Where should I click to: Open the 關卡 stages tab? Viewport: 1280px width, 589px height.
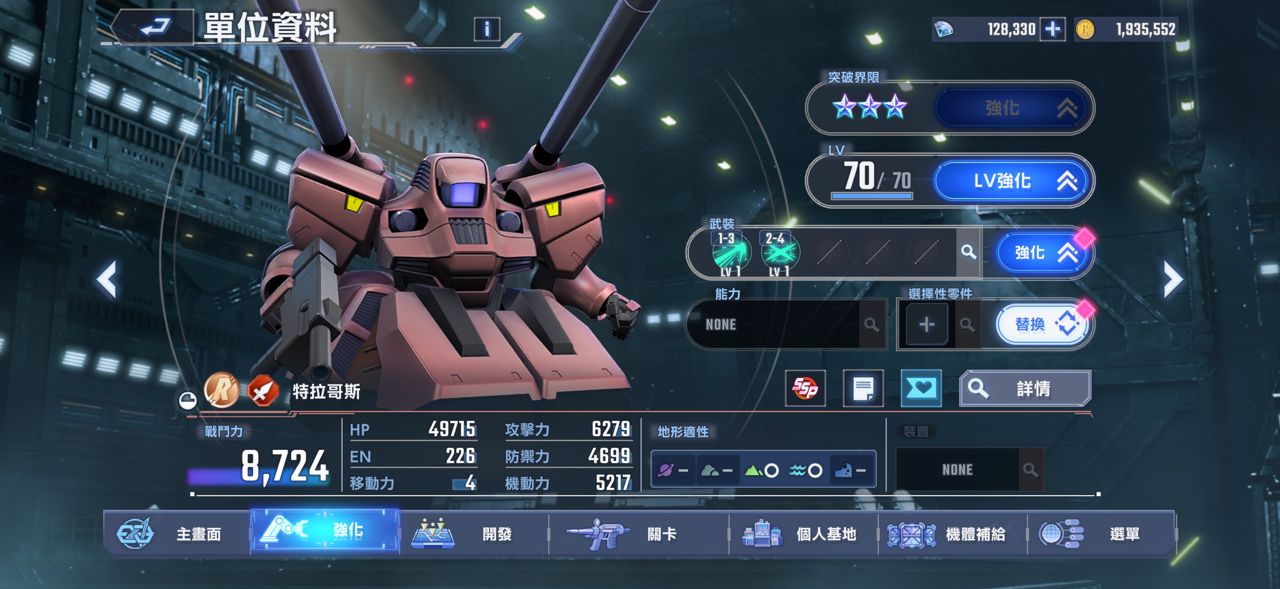point(638,534)
